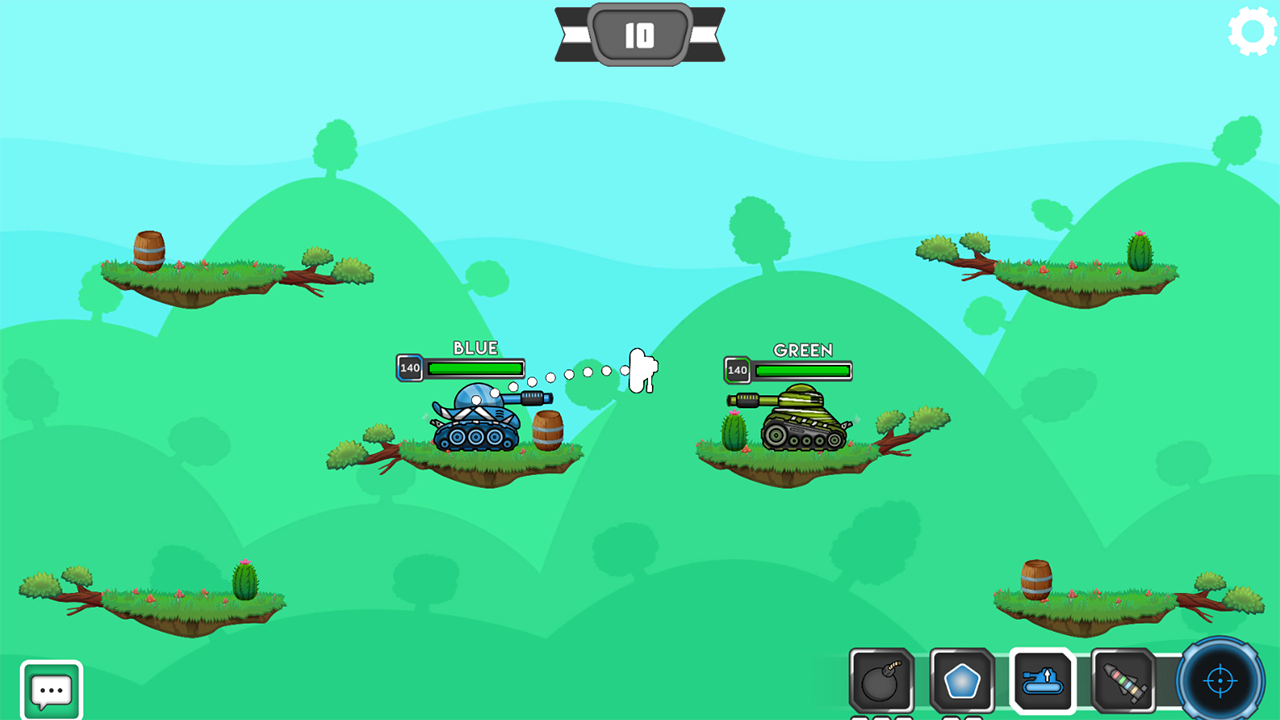
Task: Click the barrel beside the blue tank
Action: (548, 428)
